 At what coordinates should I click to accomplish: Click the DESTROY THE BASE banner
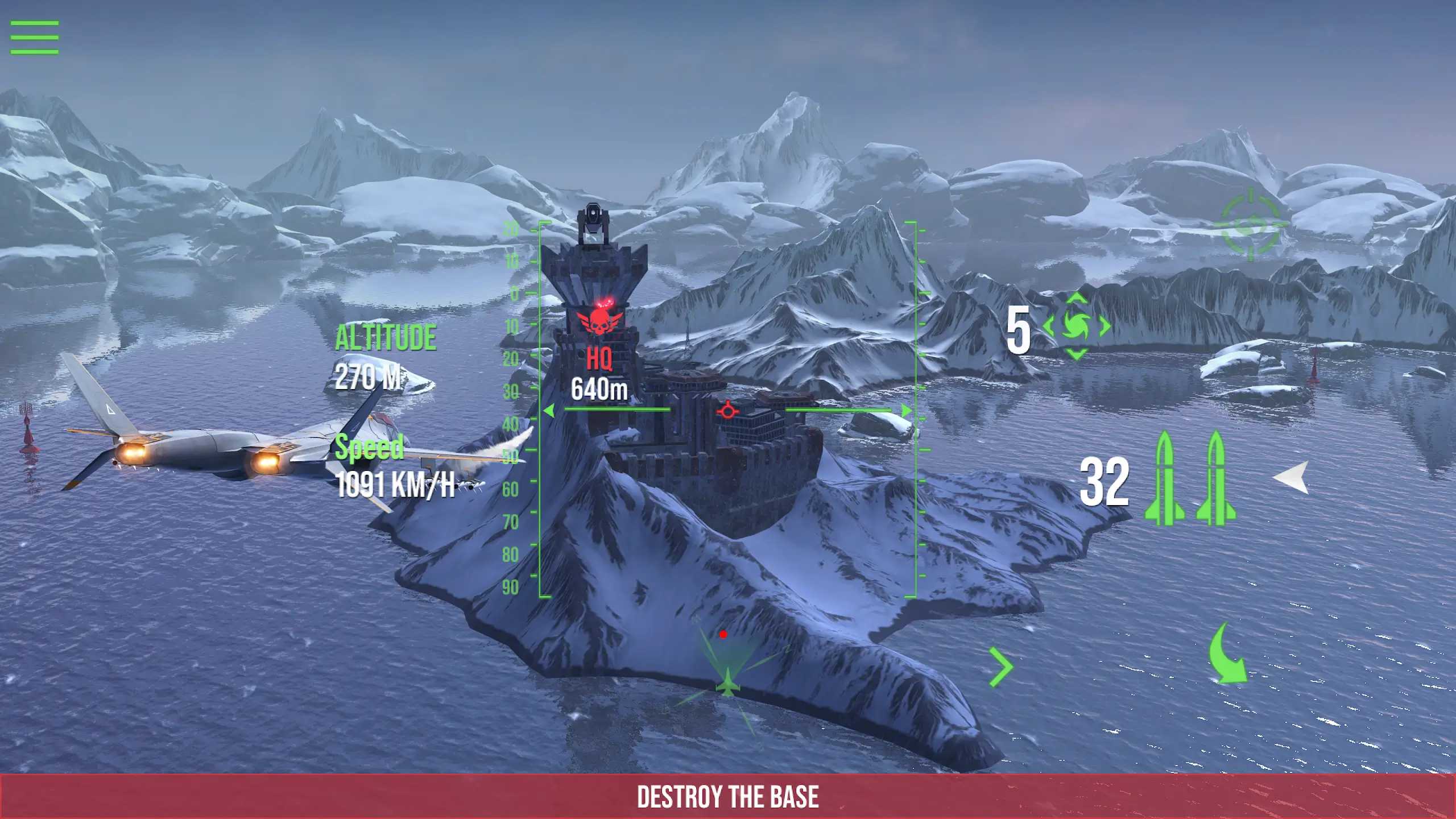728,794
